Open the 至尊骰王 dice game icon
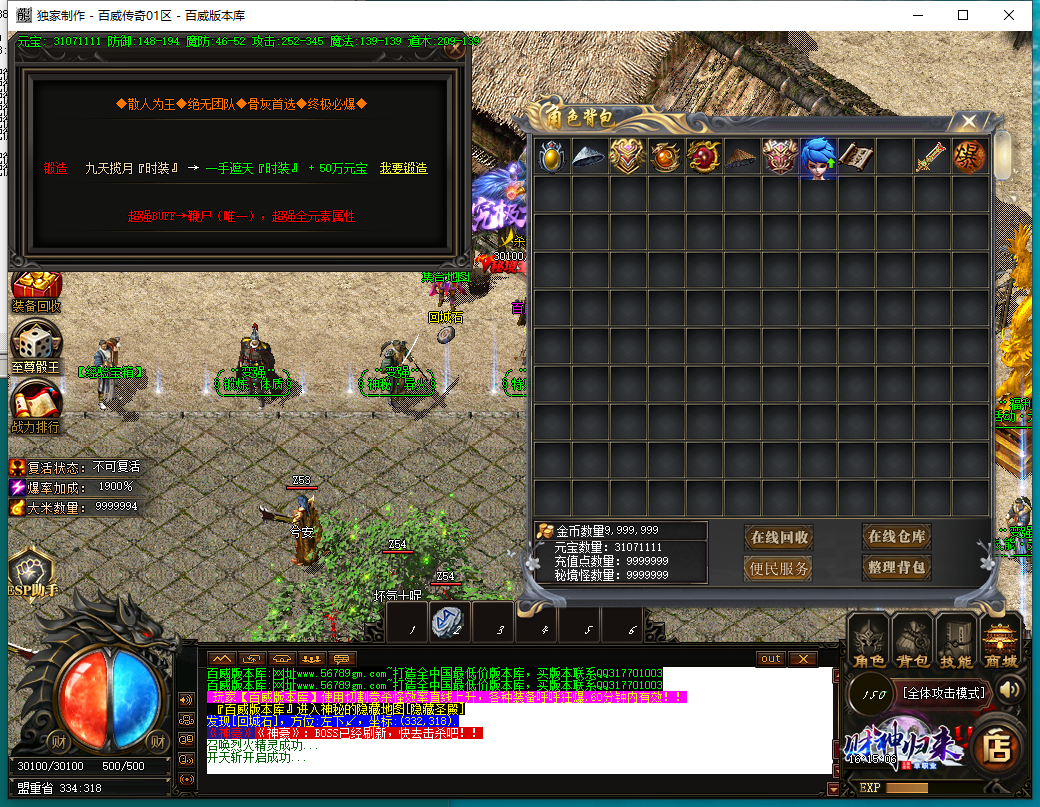Viewport: 1040px width, 807px height. (36, 345)
